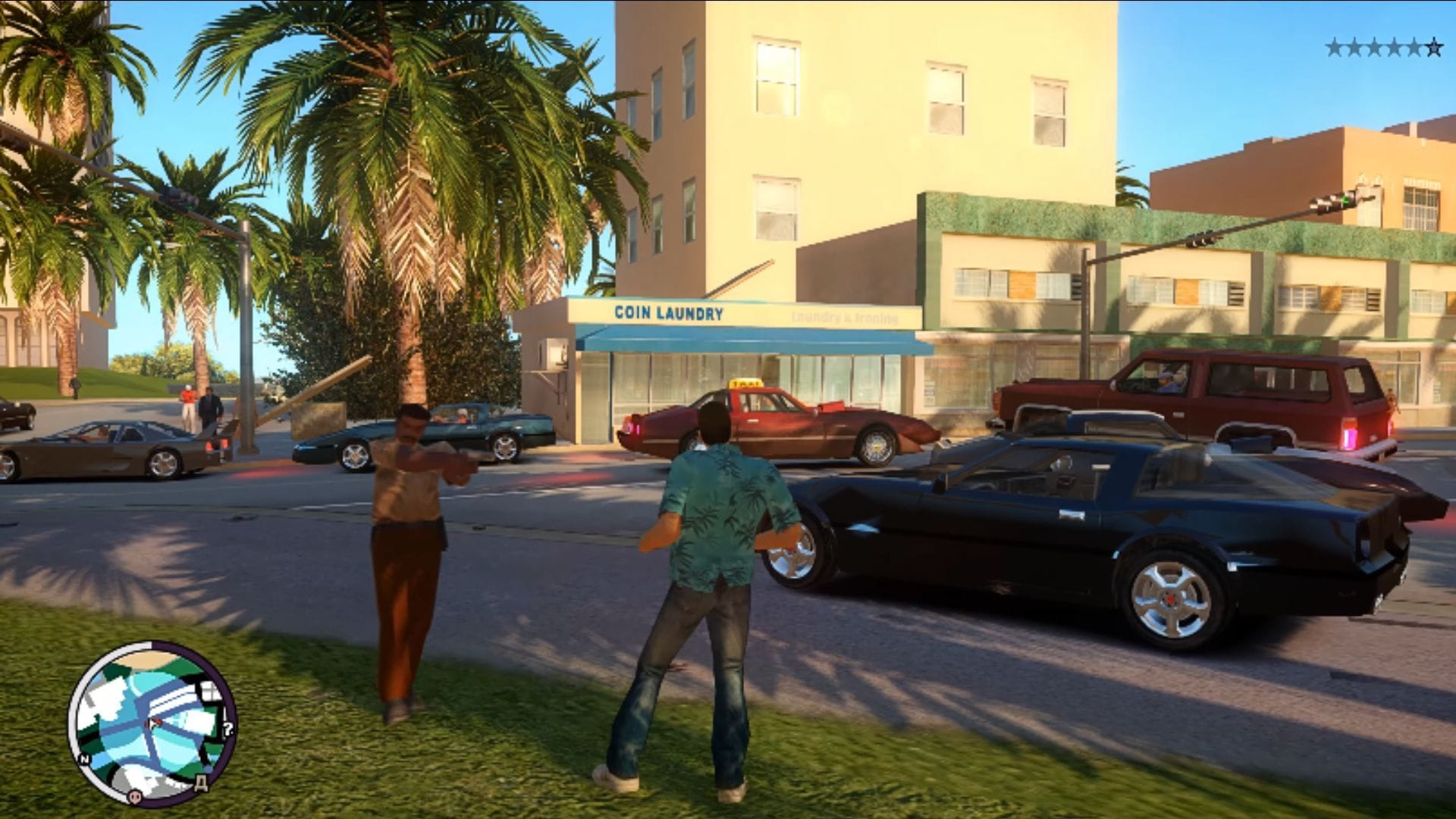This screenshot has height=819, width=1456.
Task: Click the player arrow on the radar
Action: coord(155,724)
